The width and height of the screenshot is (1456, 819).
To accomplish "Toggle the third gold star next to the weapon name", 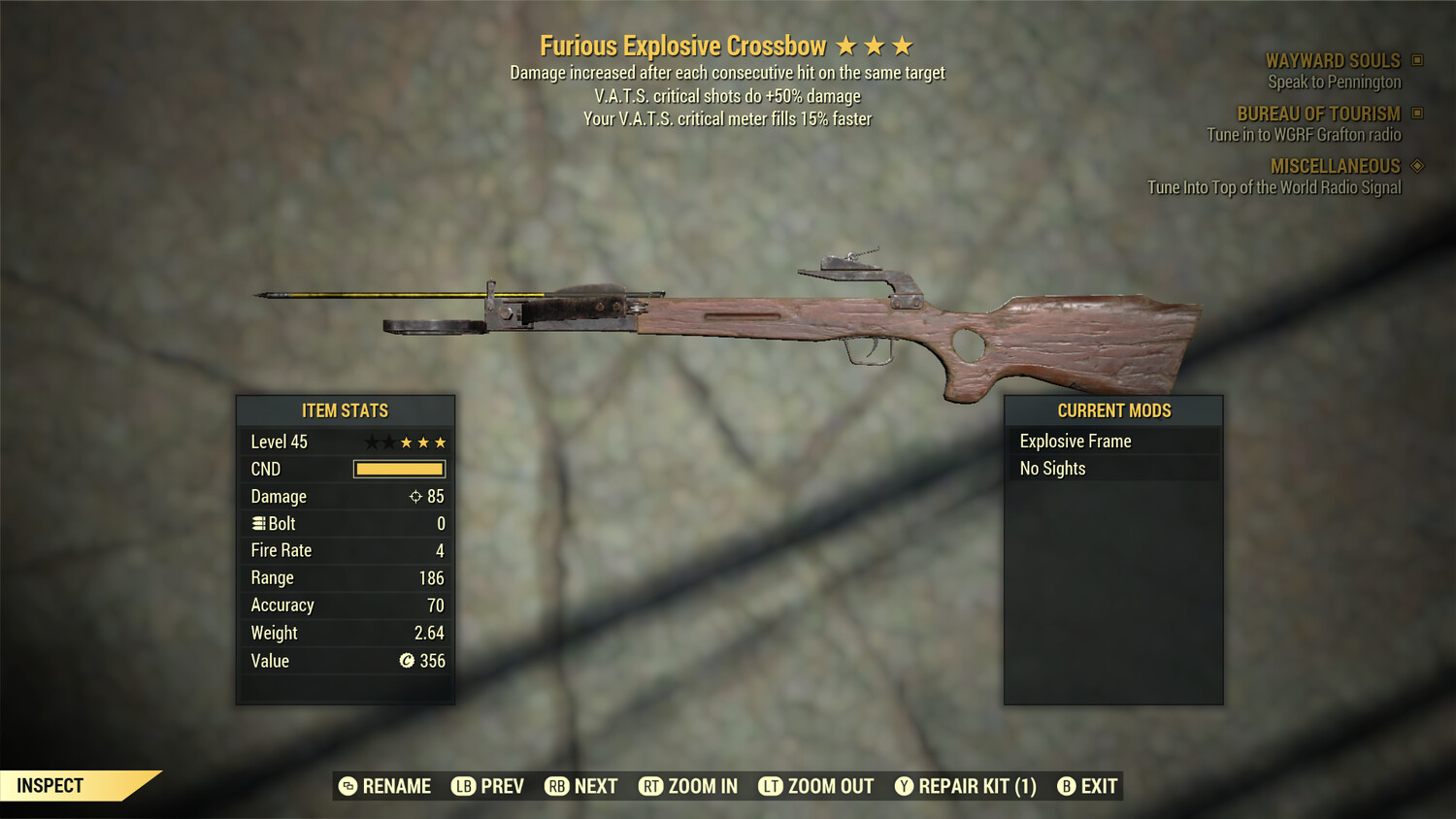I will [x=904, y=46].
